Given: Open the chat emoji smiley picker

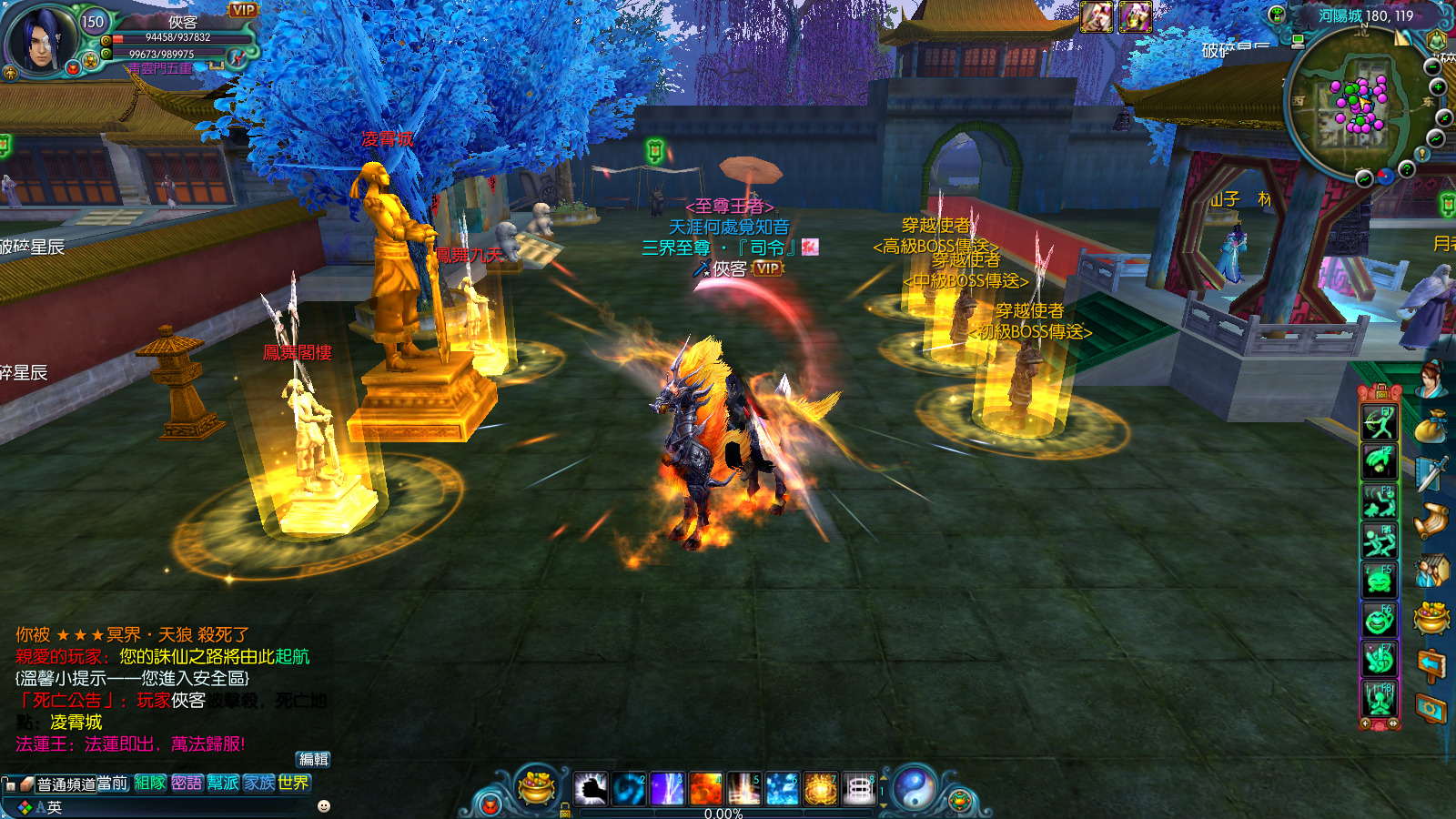Looking at the screenshot, I should tap(324, 806).
